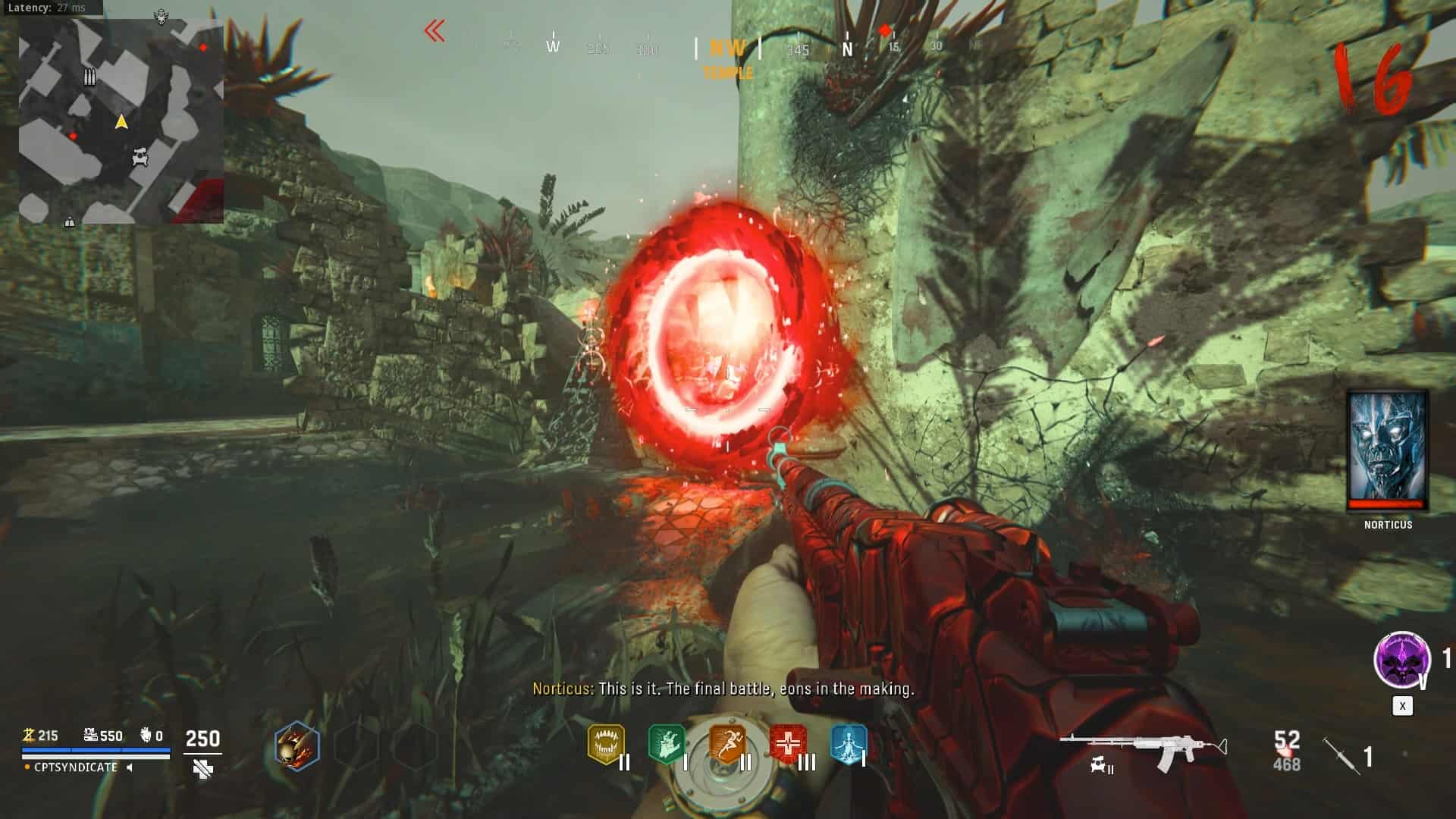Select the Norticus character portrait card

click(1387, 450)
